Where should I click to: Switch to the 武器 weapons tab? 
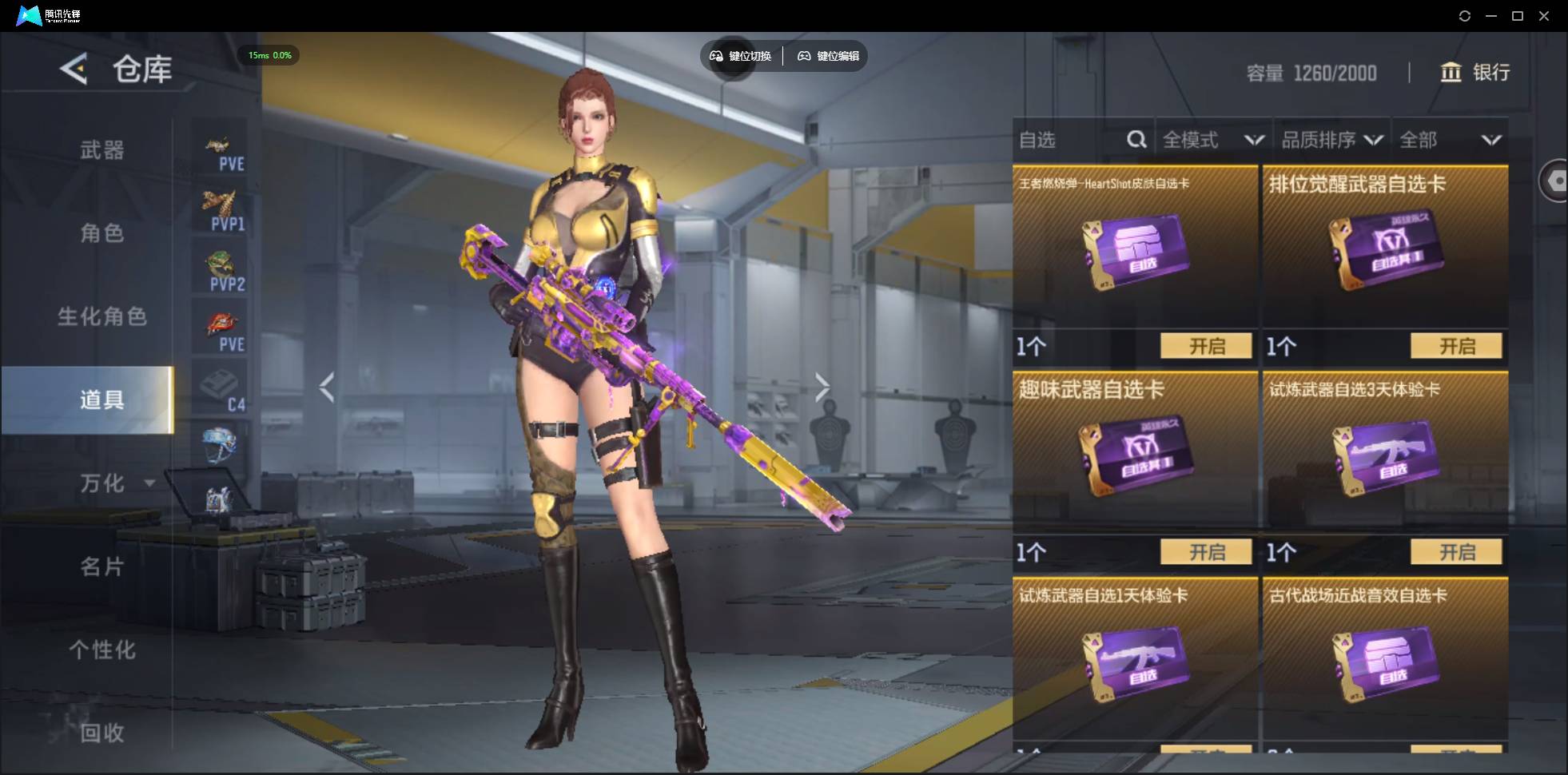[102, 150]
